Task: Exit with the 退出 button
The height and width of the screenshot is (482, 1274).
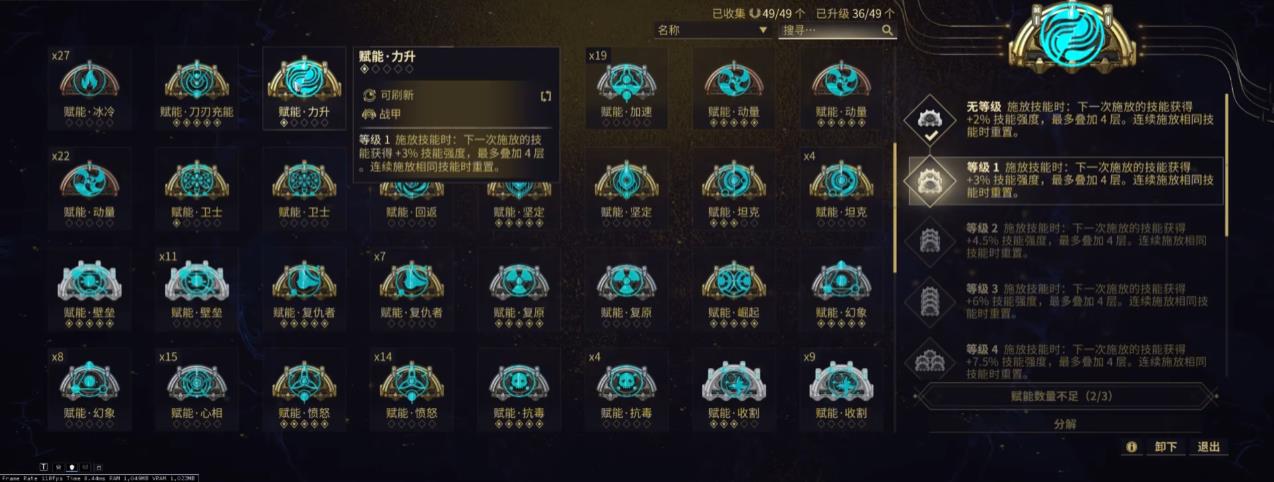Action: tap(1209, 447)
